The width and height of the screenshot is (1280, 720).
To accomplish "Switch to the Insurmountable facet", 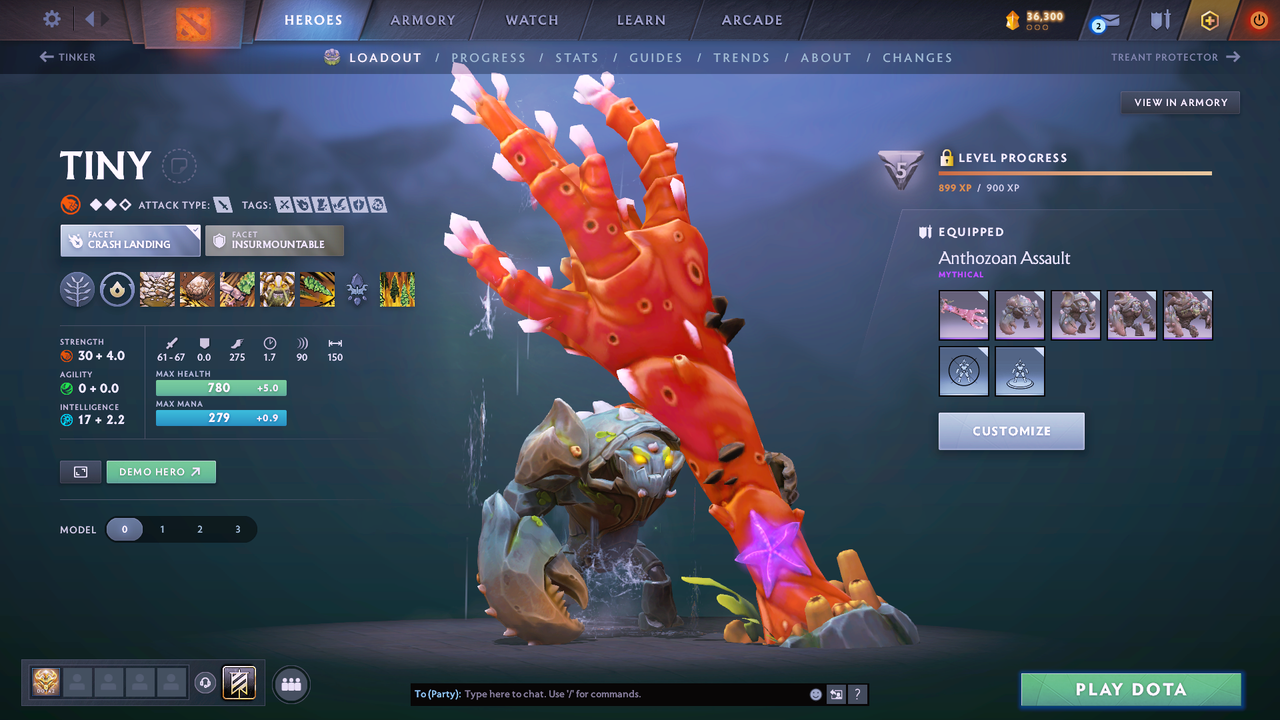I will (x=274, y=240).
